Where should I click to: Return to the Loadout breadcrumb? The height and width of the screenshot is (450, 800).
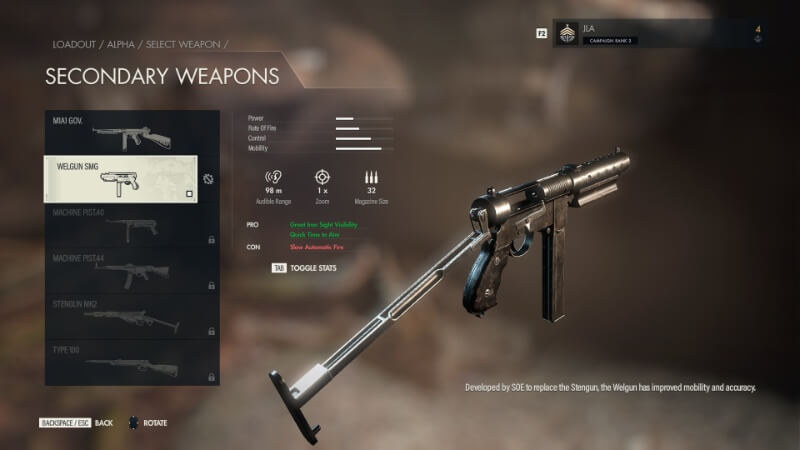click(73, 45)
